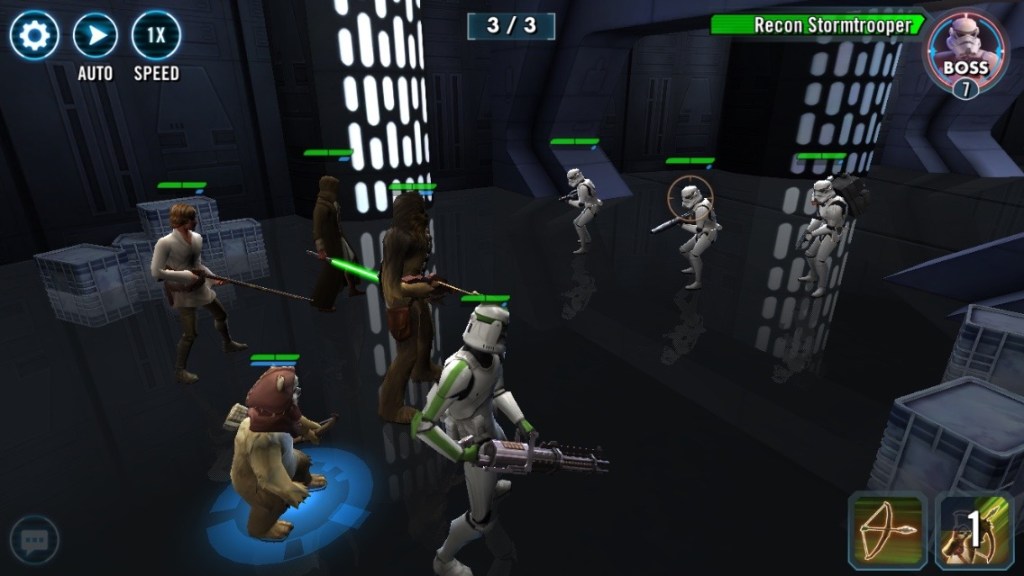Open the gear settings menu
The width and height of the screenshot is (1024, 576).
34,36
